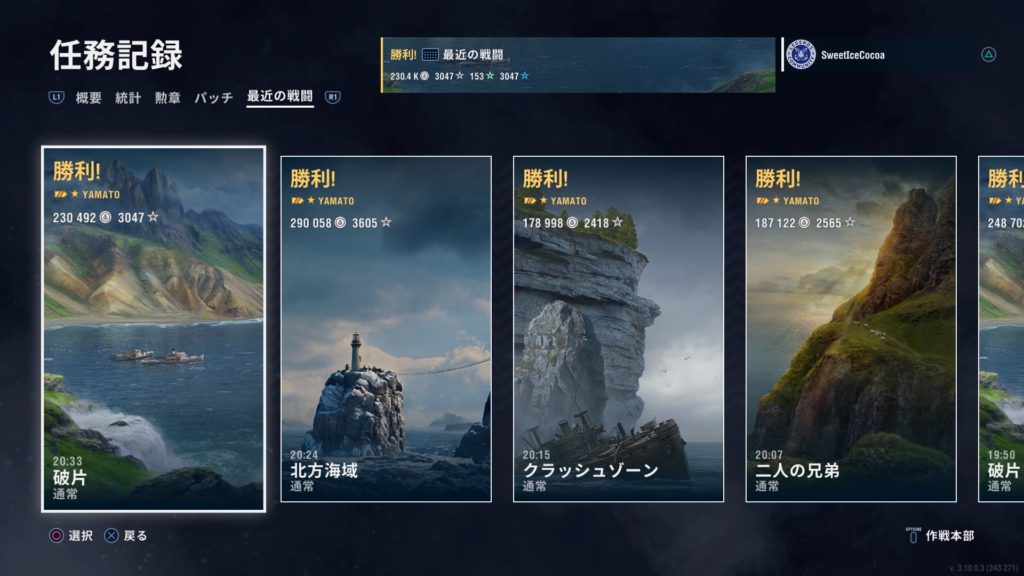Image resolution: width=1024 pixels, height=576 pixels.
Task: Choose the クラッシュゾーン battle card
Action: tap(618, 329)
